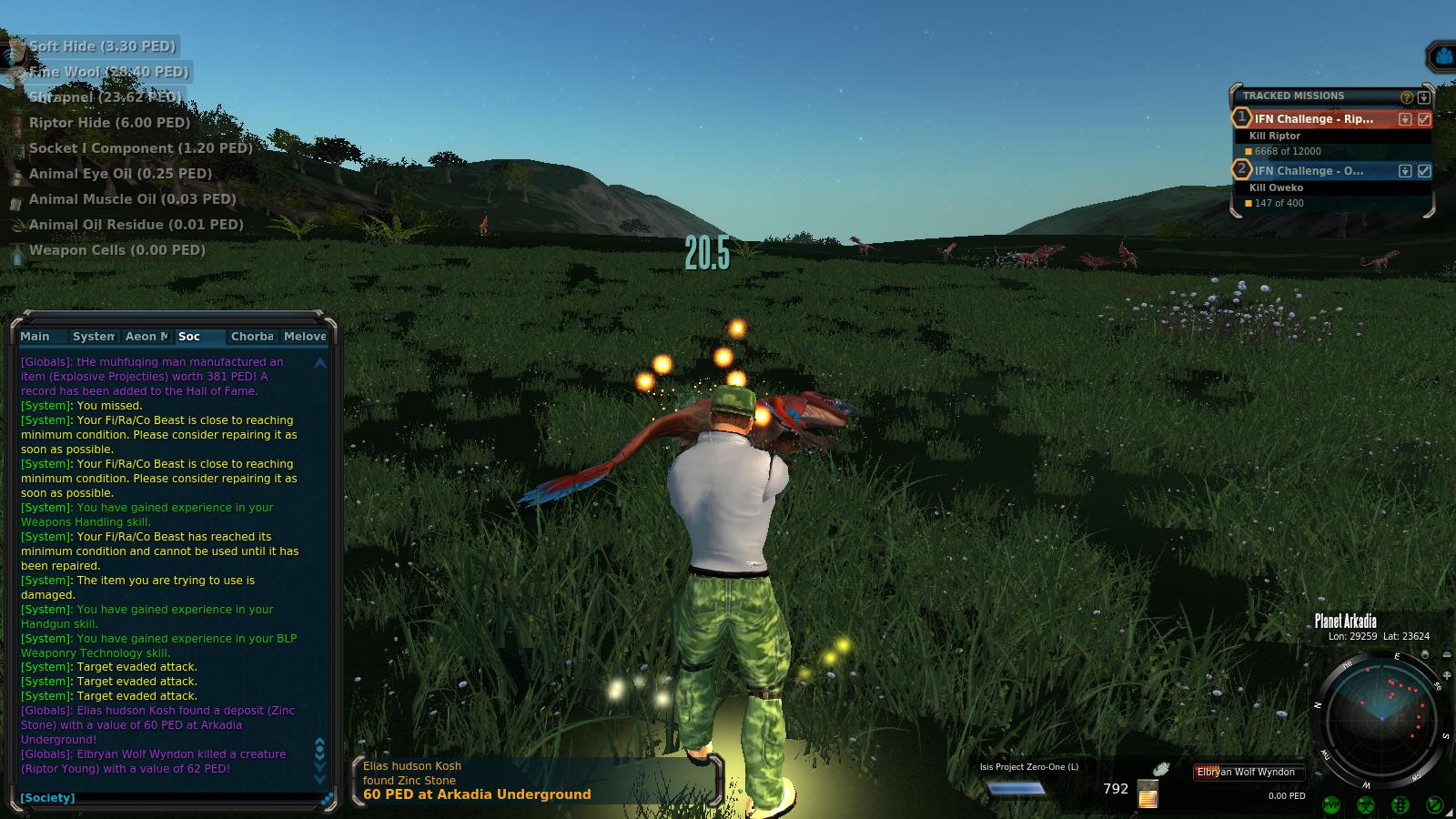Collapse the Tracked Missions panel header arrow
Screen dimensions: 1456x819
pyautogui.click(x=1424, y=96)
